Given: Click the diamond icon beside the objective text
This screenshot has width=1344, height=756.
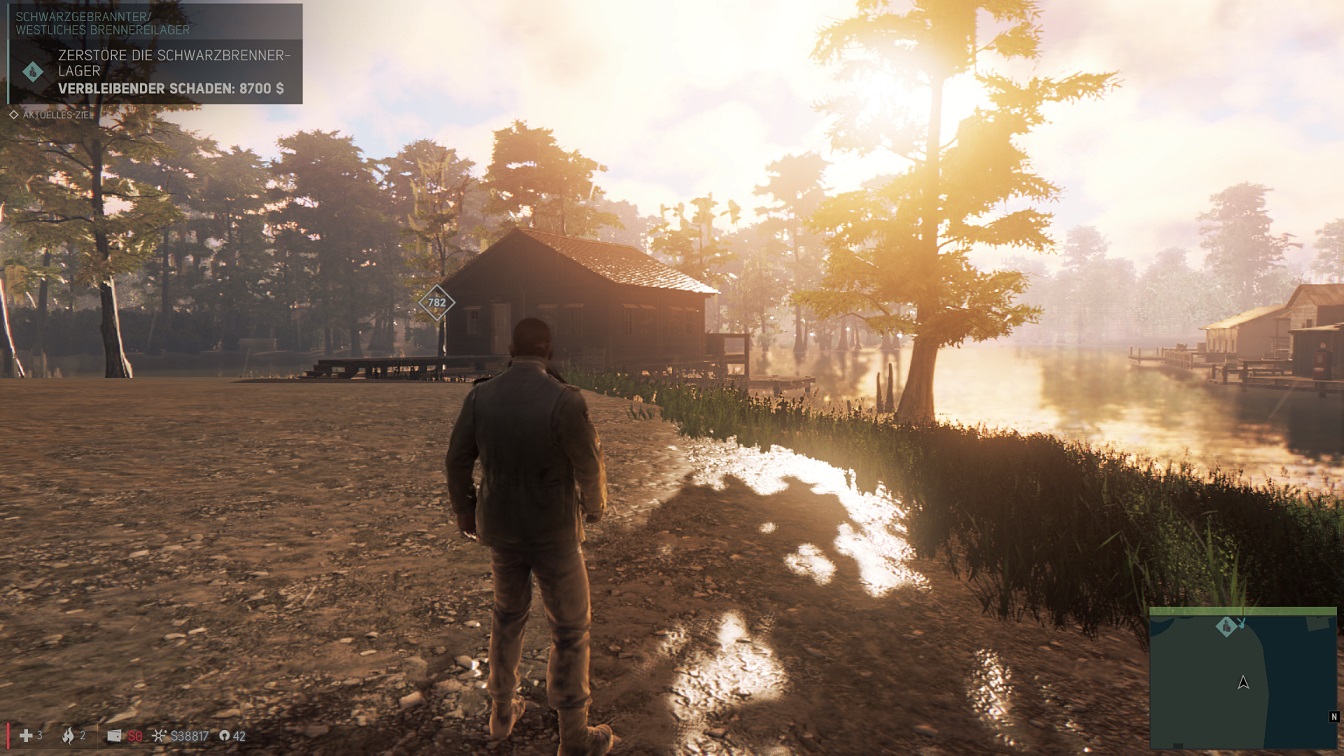Looking at the screenshot, I should [33, 71].
